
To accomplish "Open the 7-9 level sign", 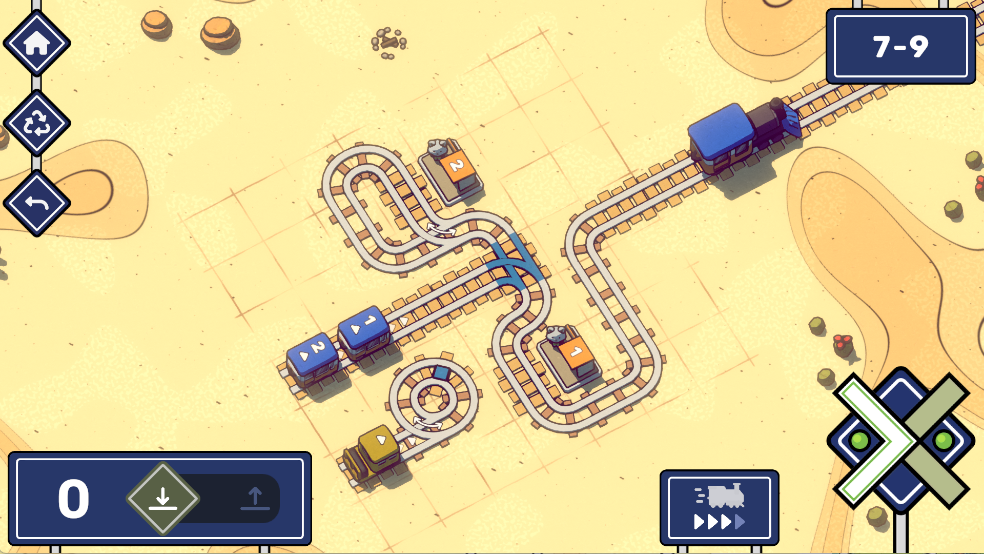I will (x=900, y=47).
